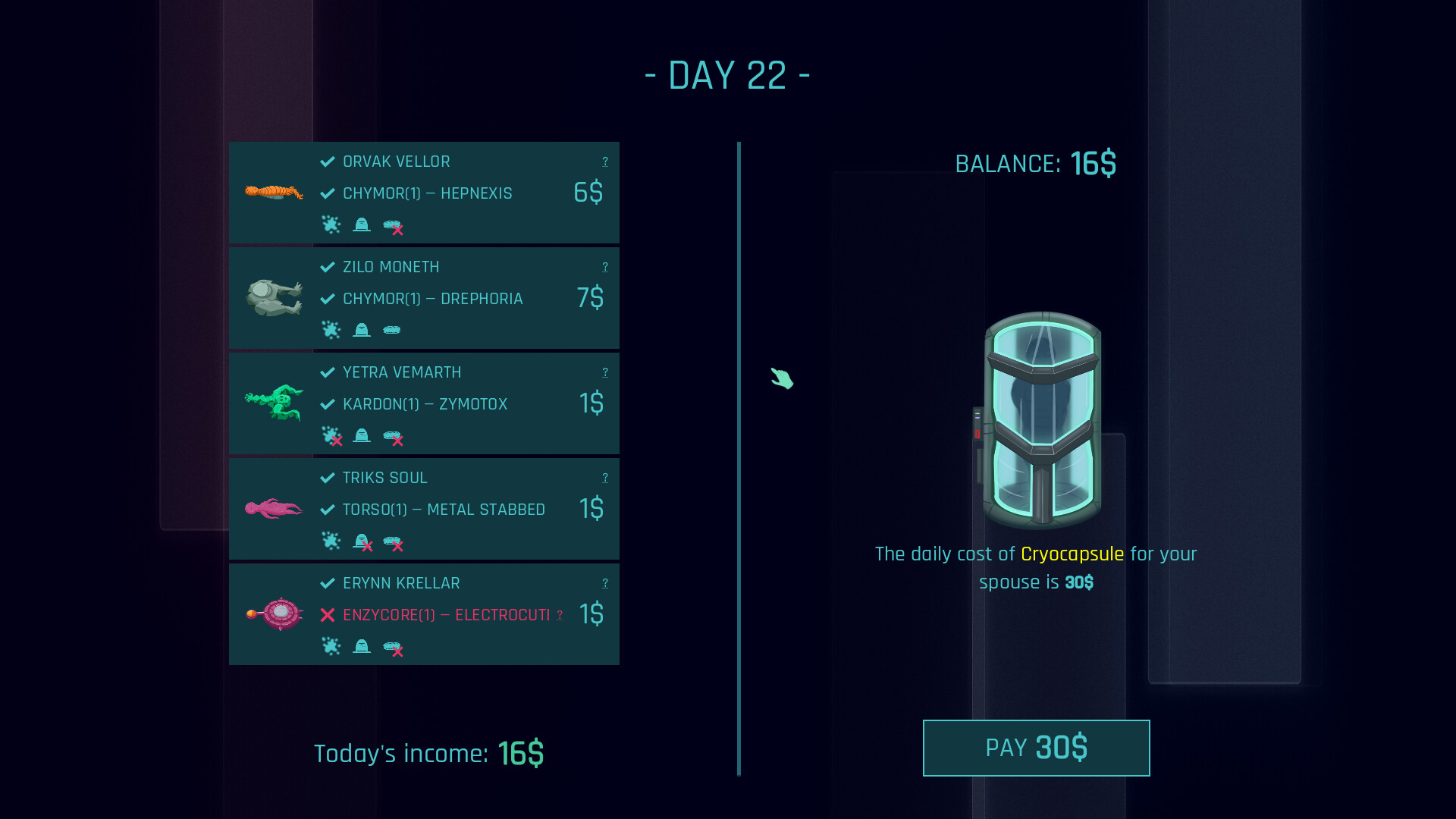The image size is (1456, 819).
Task: Open the Cryocapsule link in the cost text
Action: tap(1072, 554)
